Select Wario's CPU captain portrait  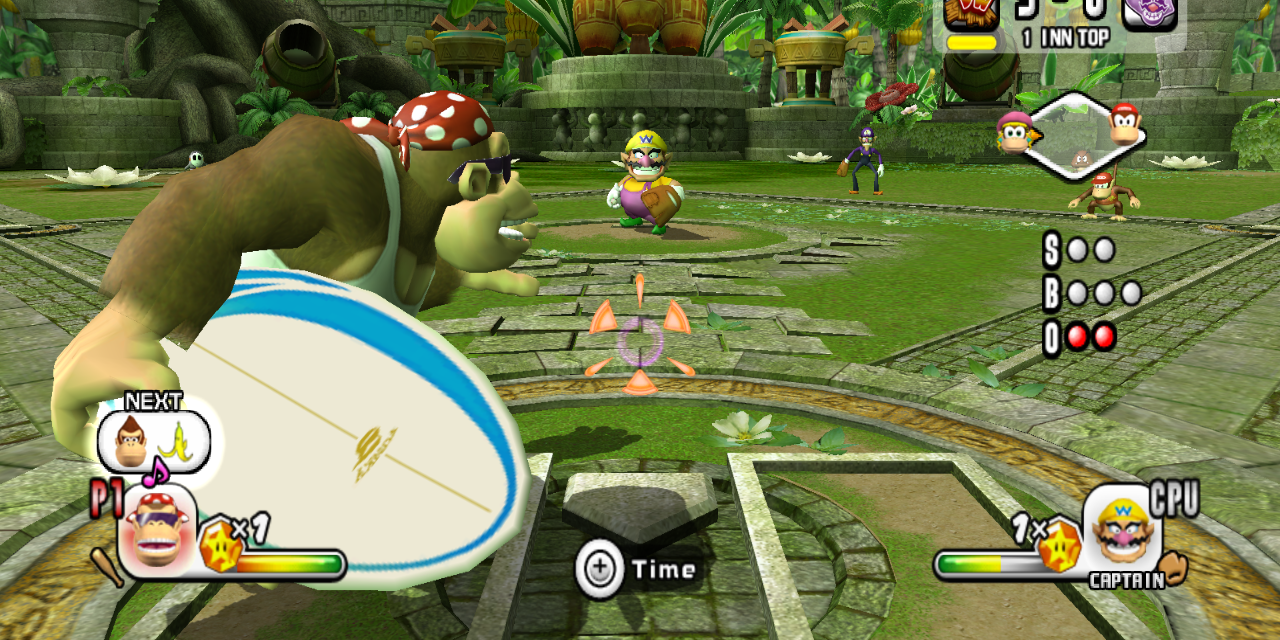coord(1122,528)
